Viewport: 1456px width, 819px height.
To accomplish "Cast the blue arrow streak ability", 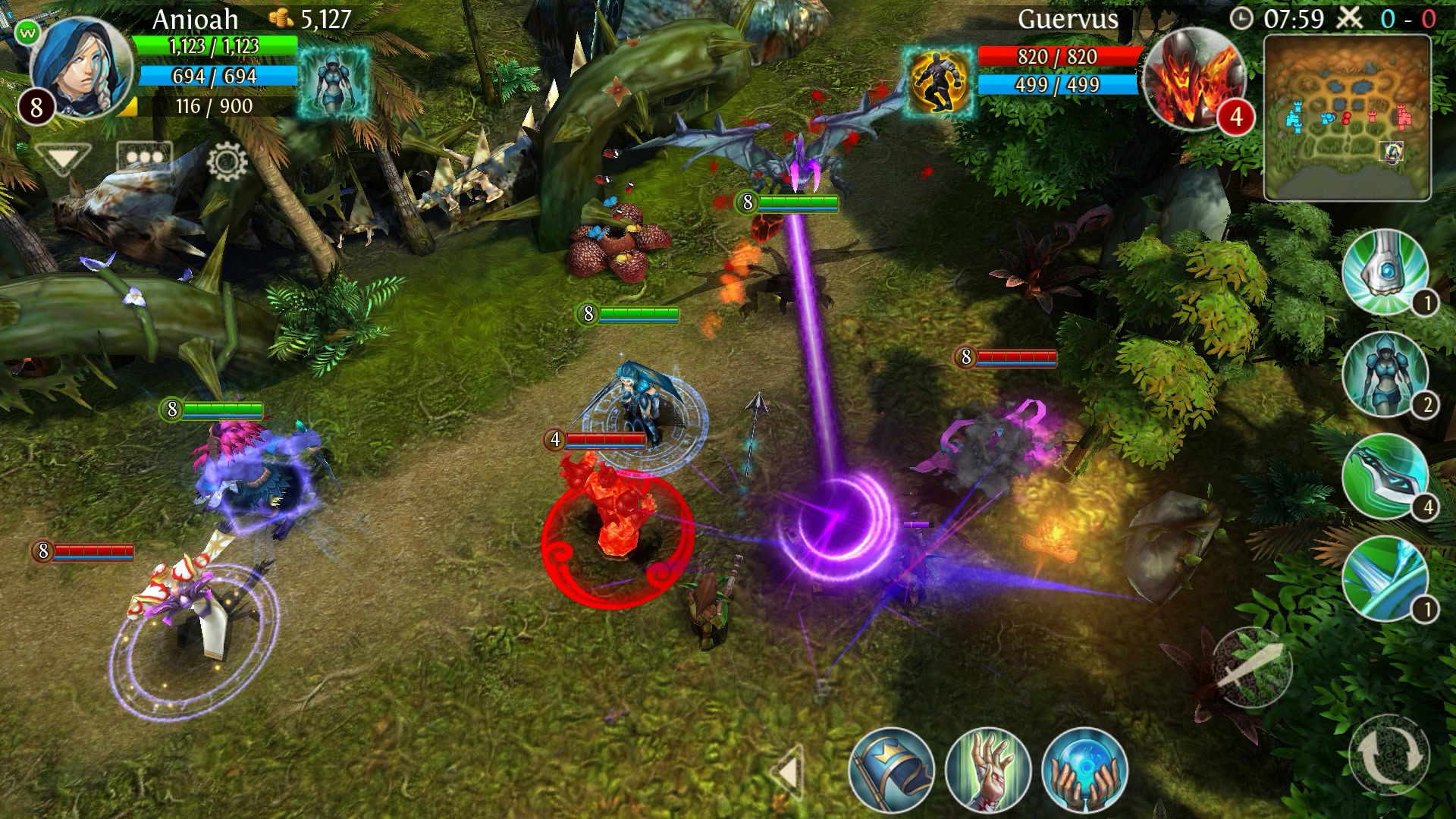I will point(1385,578).
